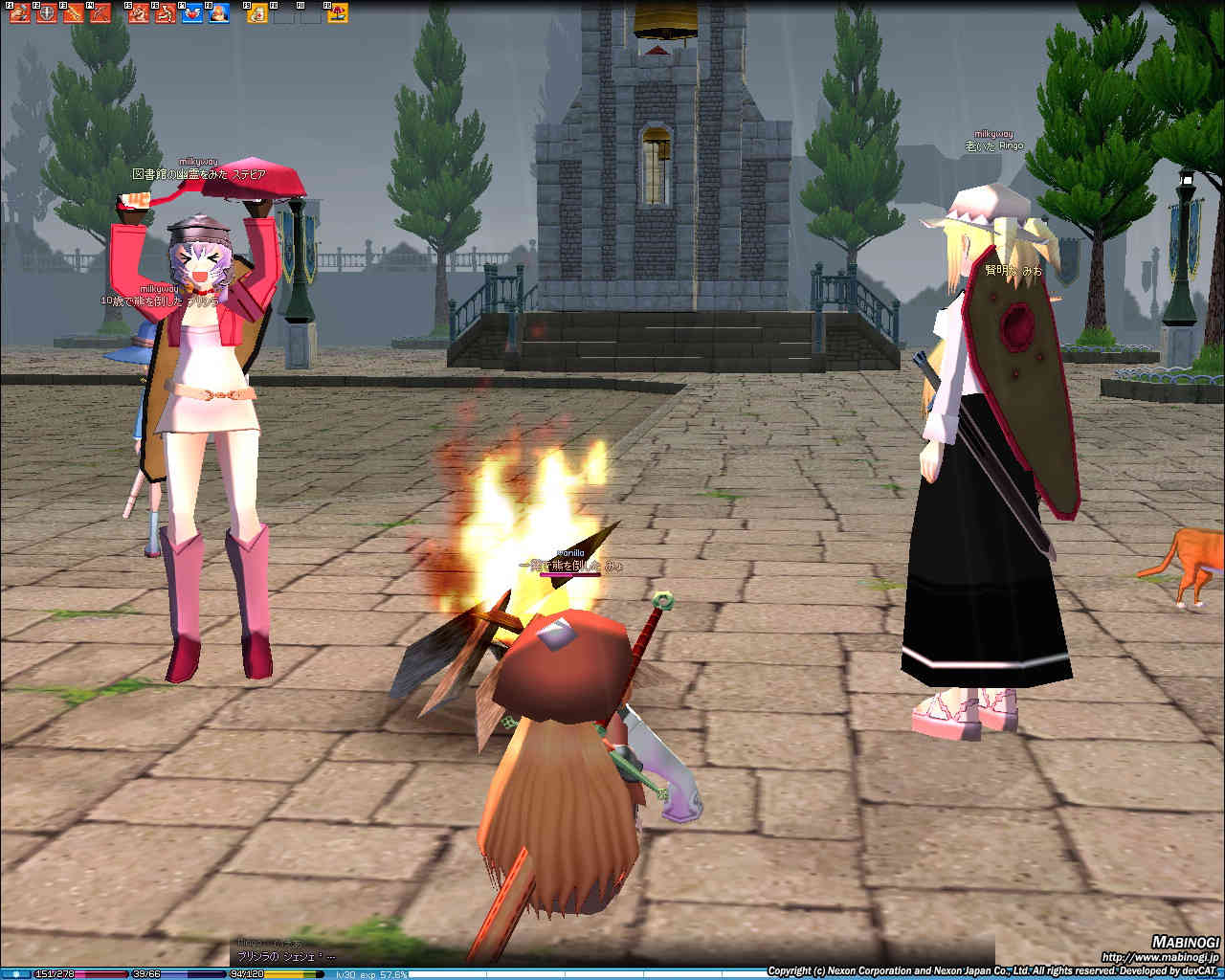This screenshot has width=1225, height=980.
Task: Activate the blue campfire skill on F8
Action: pyautogui.click(x=219, y=13)
